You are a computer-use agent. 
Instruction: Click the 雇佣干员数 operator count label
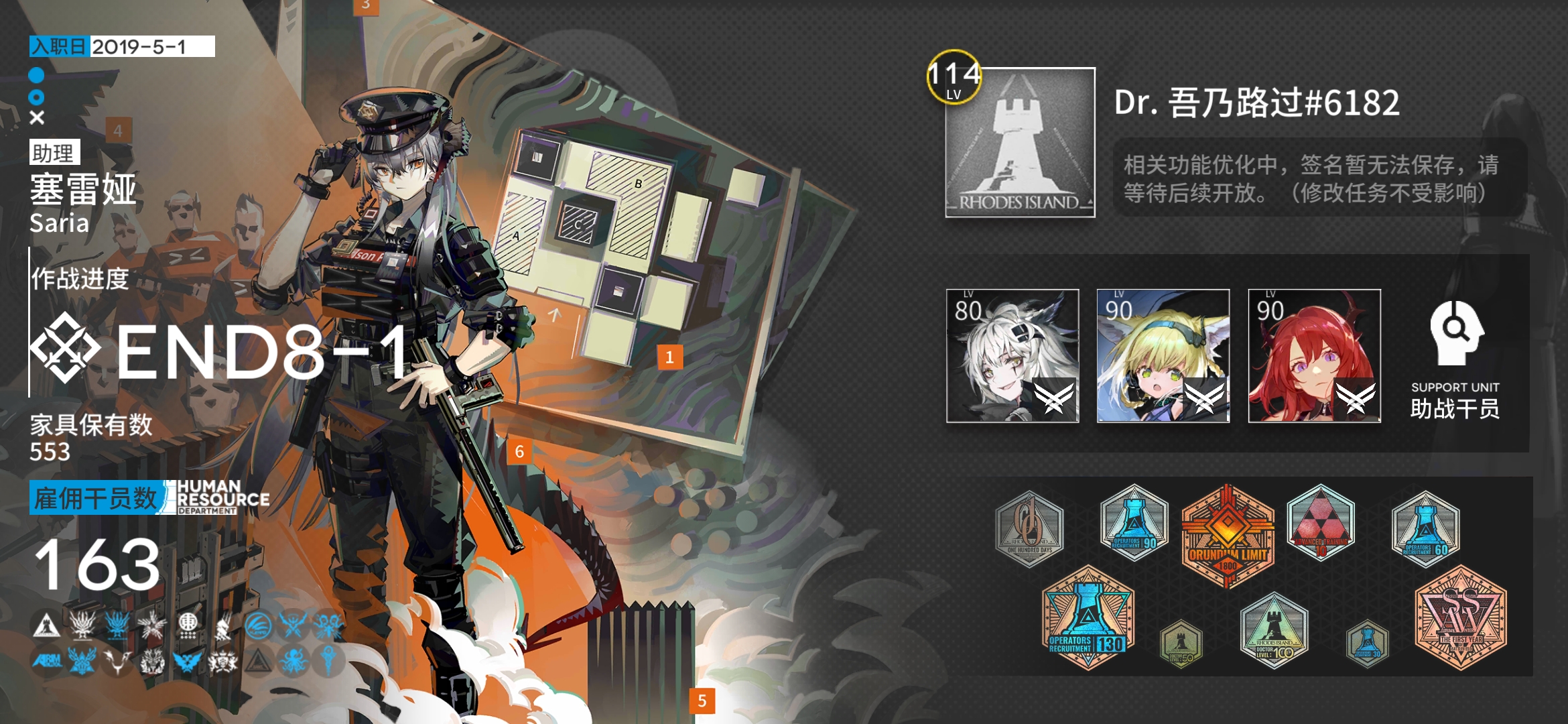95,498
